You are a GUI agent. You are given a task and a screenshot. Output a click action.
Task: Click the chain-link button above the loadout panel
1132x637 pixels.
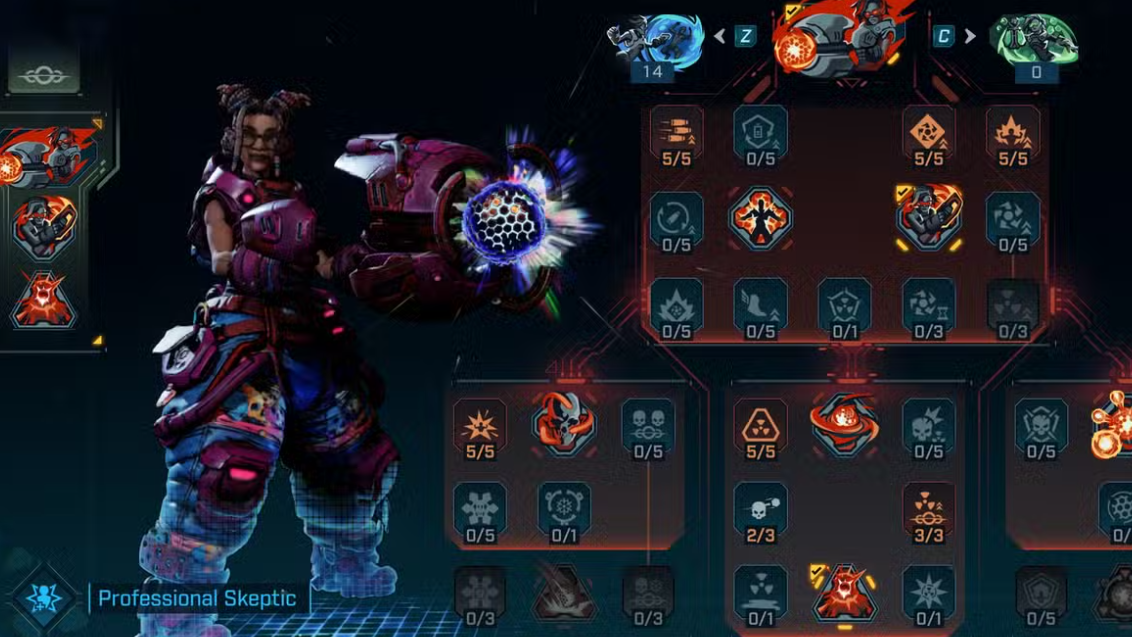pos(44,76)
